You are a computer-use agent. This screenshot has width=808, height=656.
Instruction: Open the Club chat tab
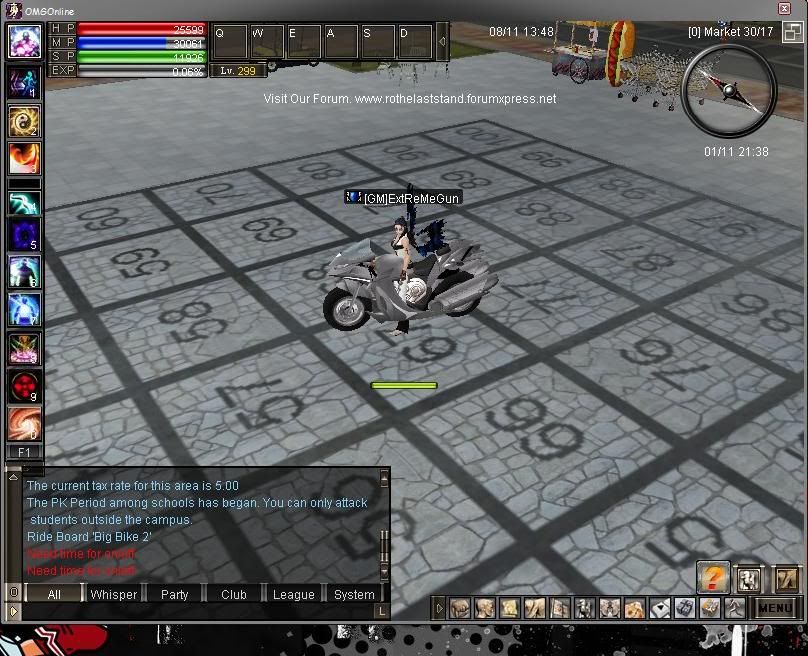point(234,594)
